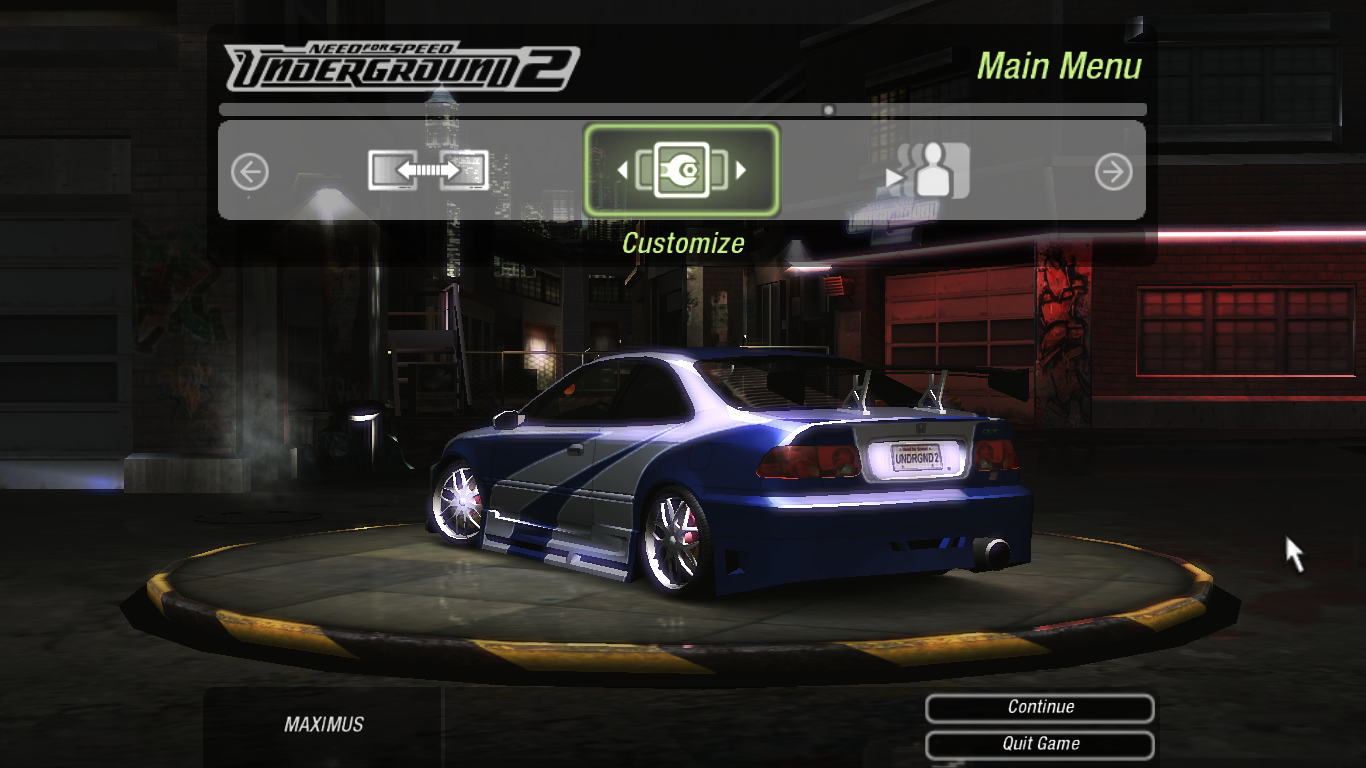Image resolution: width=1366 pixels, height=768 pixels.
Task: Open the race mode icon left of Customize
Action: (426, 170)
